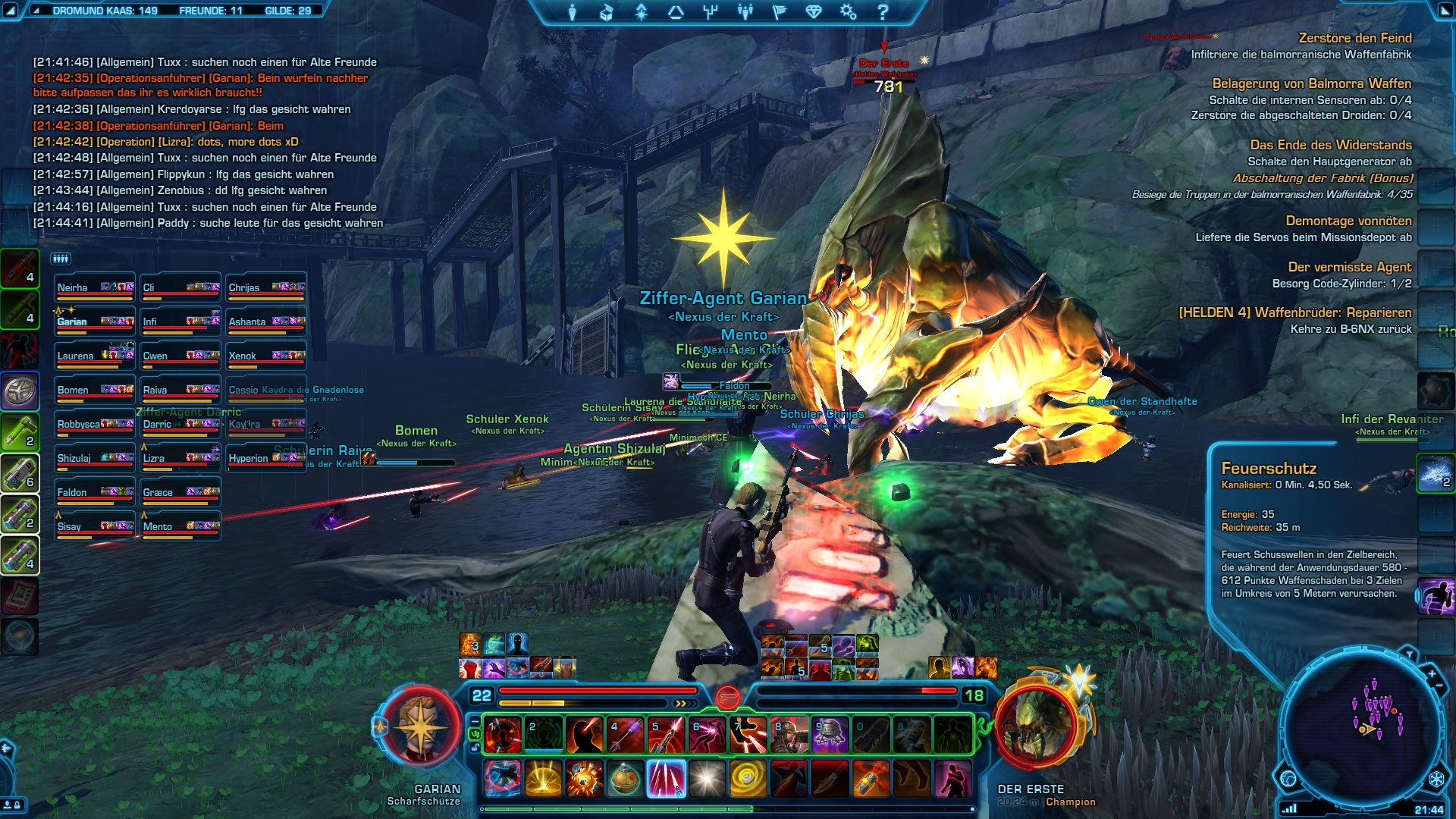Open the preferences gear icon

[848, 12]
